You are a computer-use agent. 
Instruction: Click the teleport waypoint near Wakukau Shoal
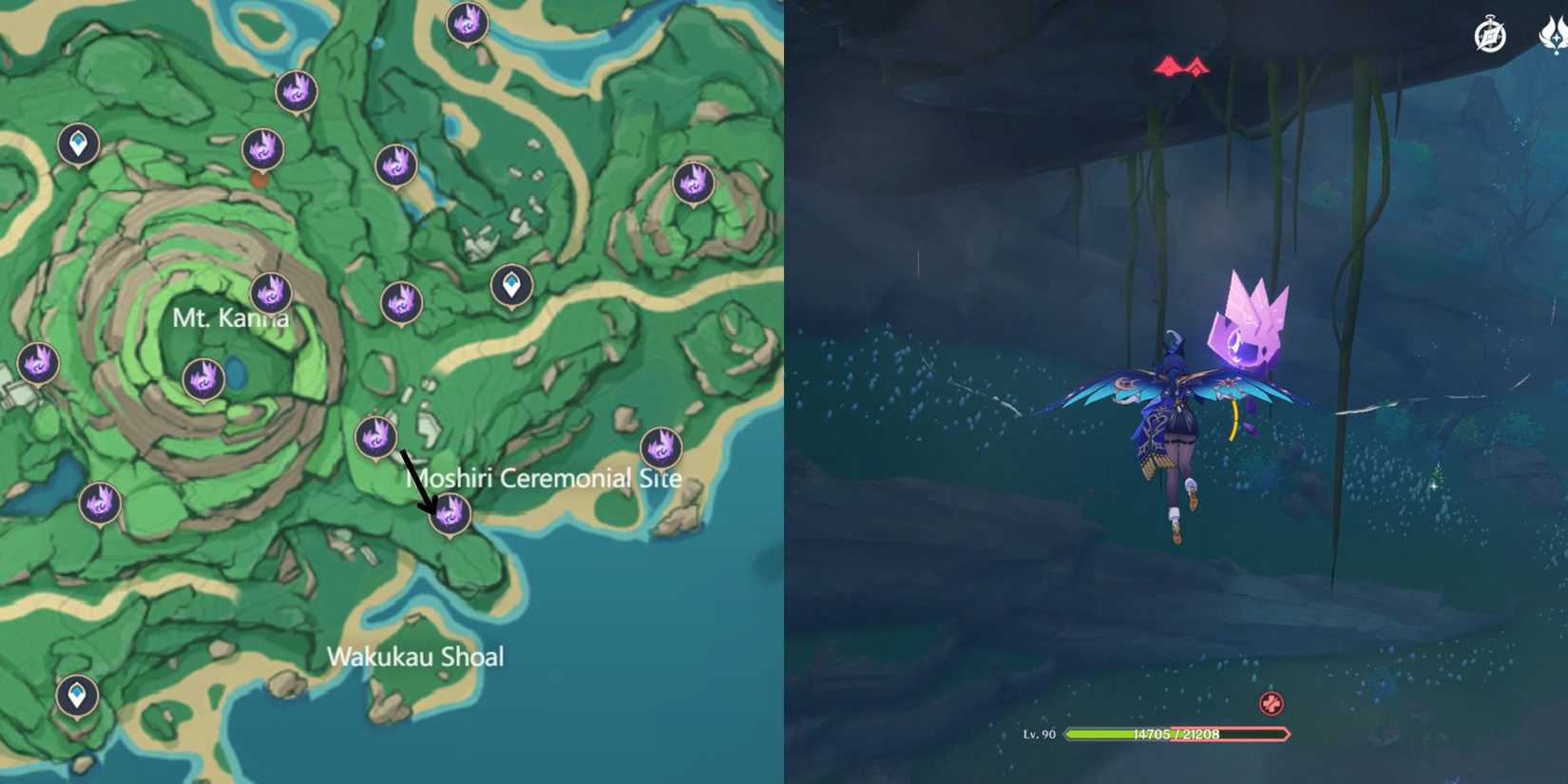click(x=74, y=695)
